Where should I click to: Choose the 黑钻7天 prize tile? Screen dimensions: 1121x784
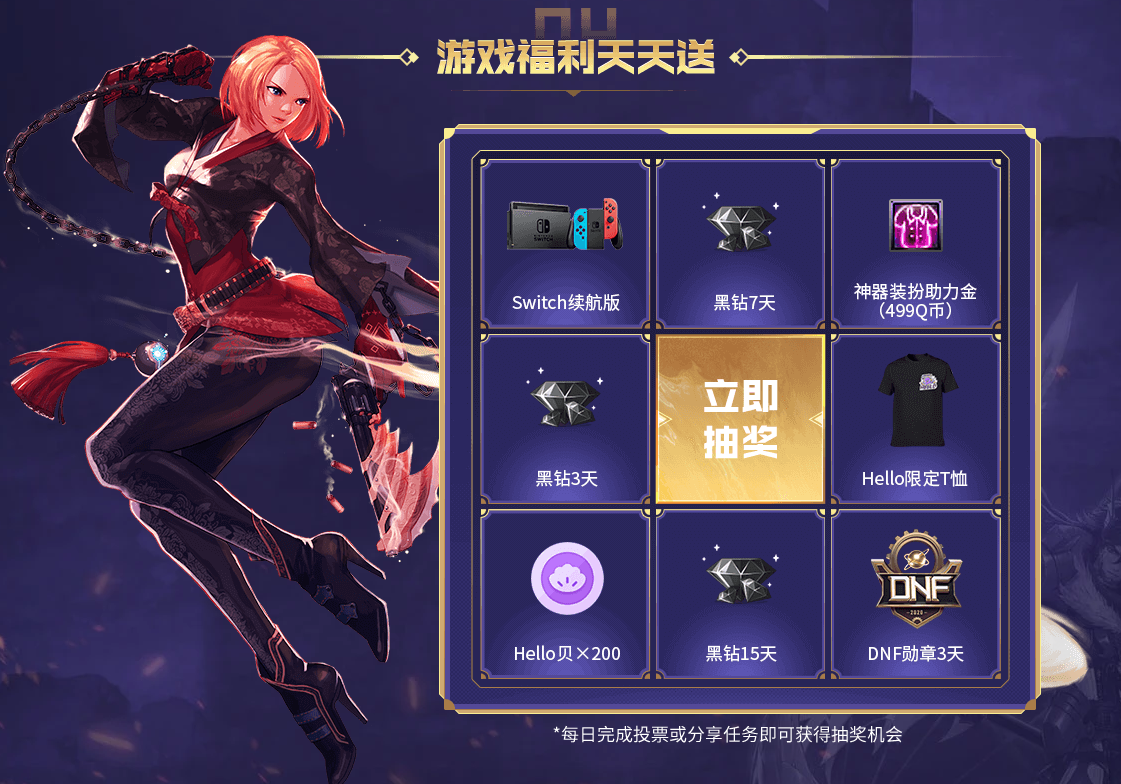point(740,244)
